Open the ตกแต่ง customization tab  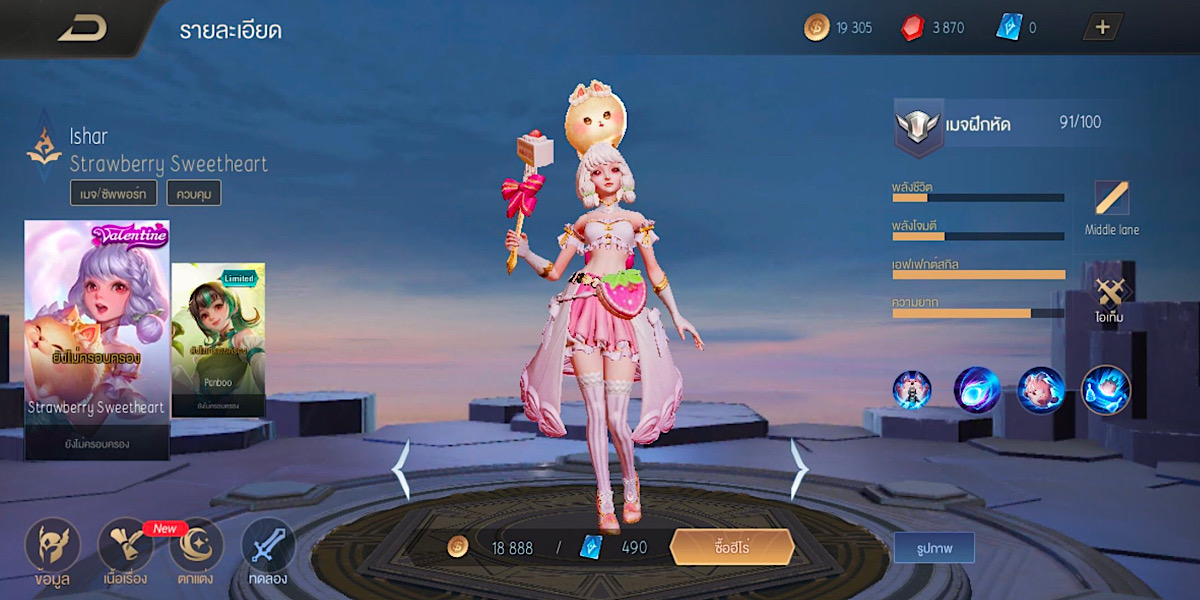(197, 552)
